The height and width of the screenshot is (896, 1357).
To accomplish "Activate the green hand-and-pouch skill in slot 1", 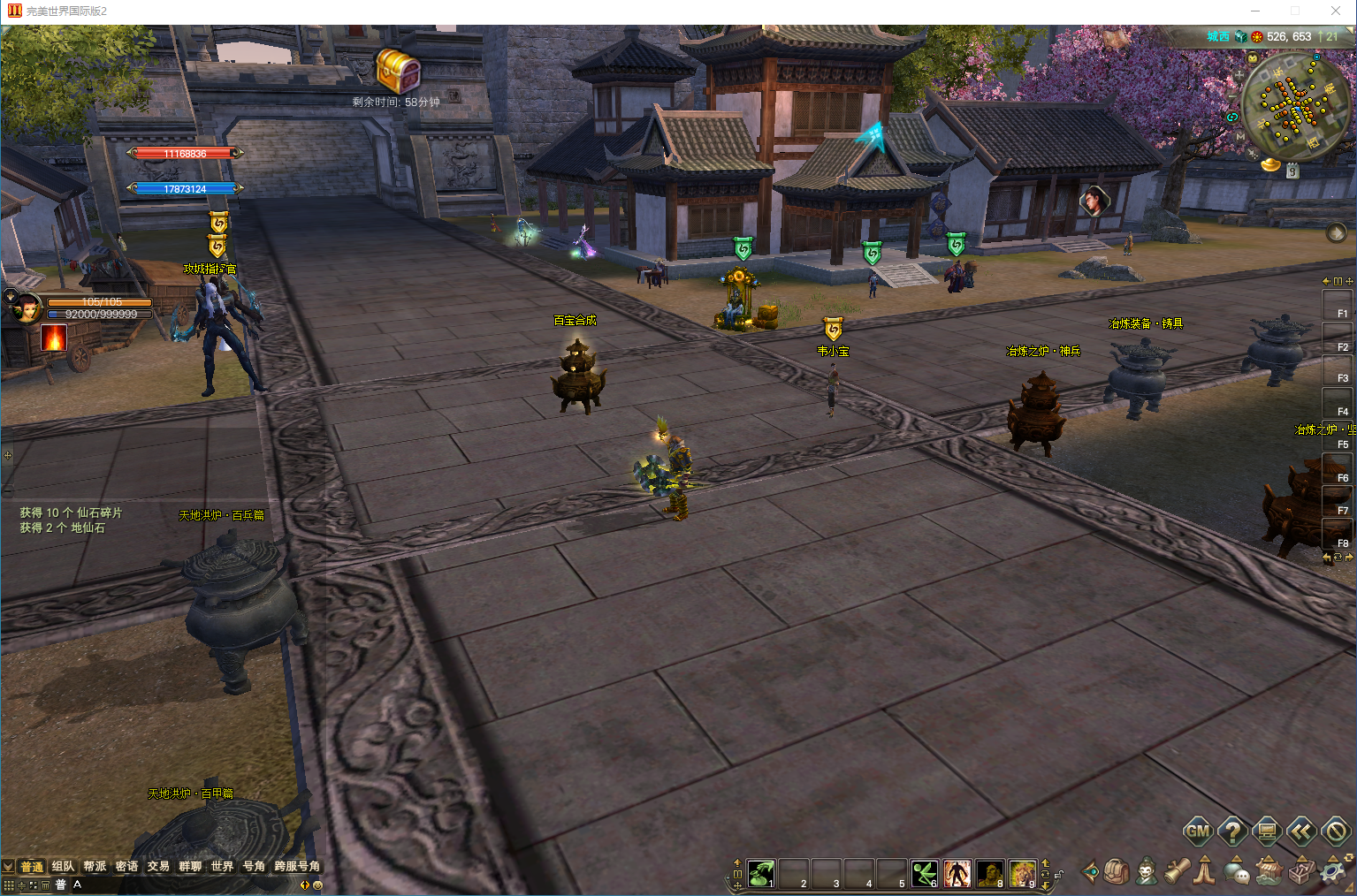I will coord(760,873).
